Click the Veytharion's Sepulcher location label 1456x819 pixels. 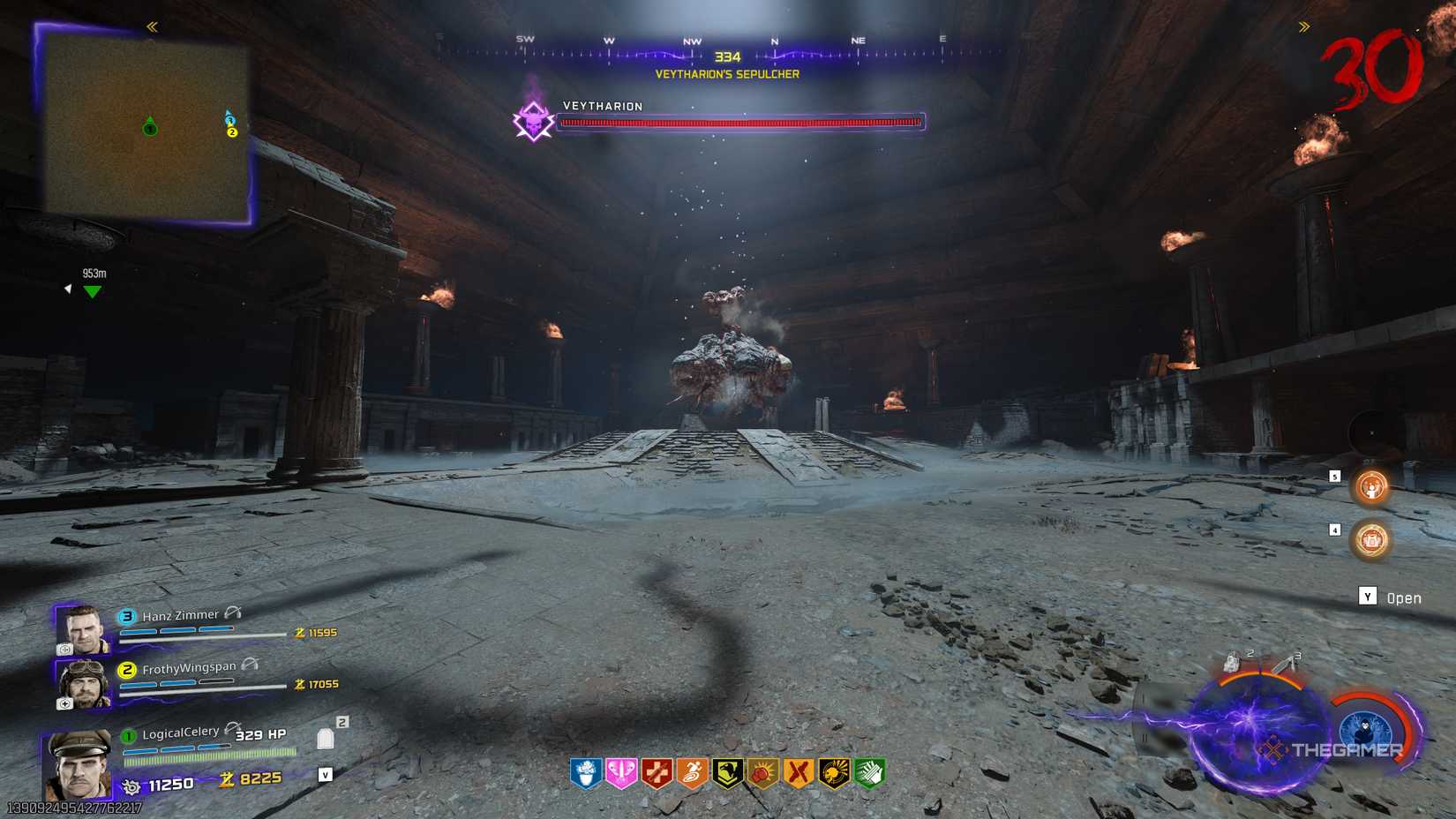[725, 74]
